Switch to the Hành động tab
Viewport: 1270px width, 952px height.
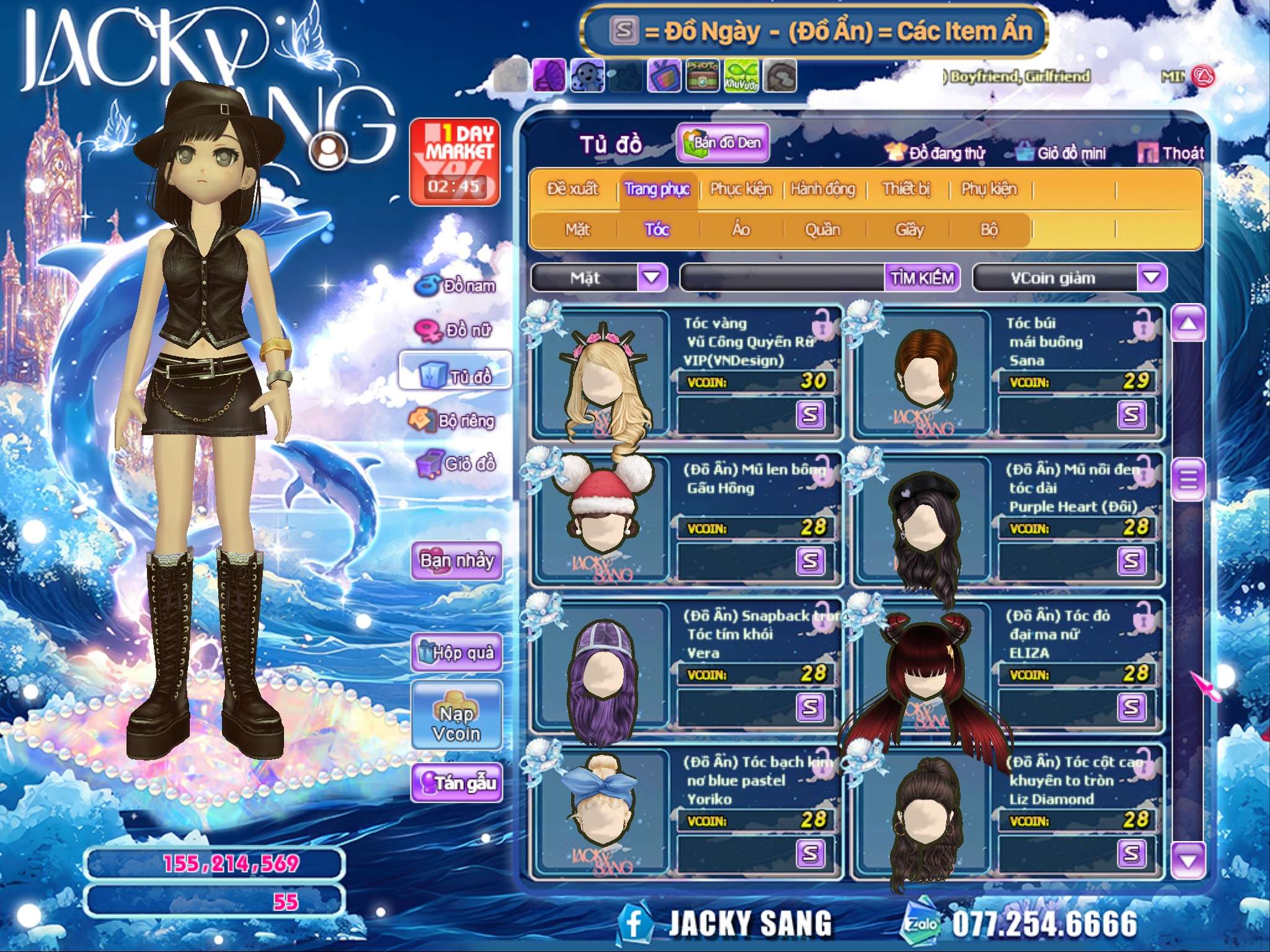pos(823,189)
